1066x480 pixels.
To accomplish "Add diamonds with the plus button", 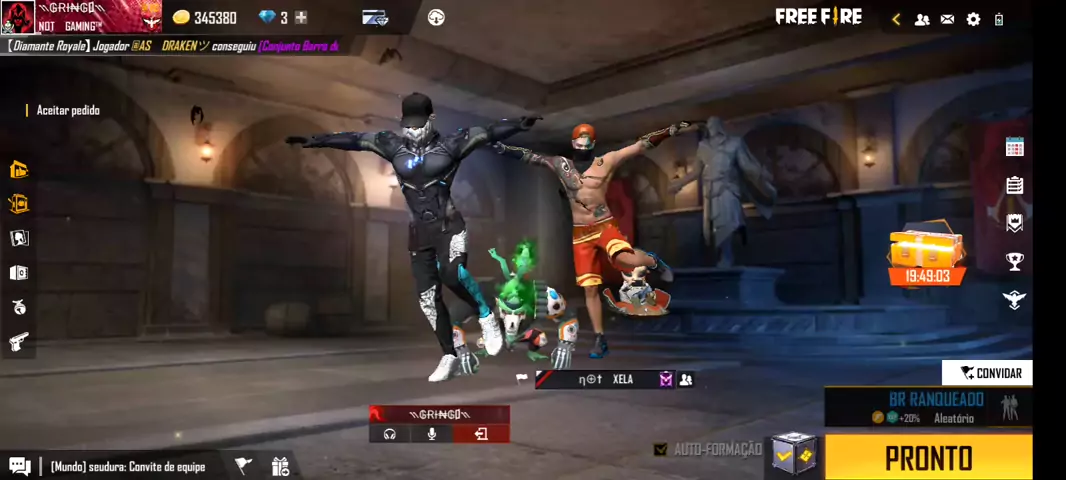I will pyautogui.click(x=301, y=18).
